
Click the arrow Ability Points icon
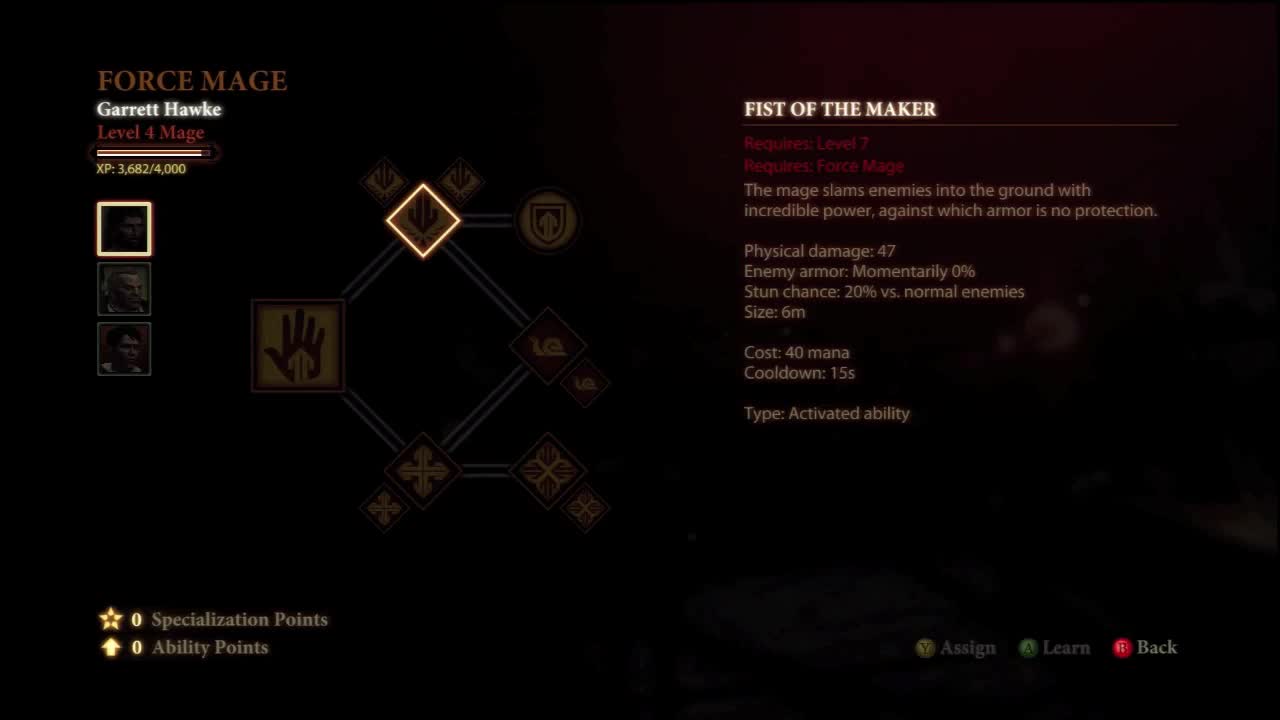coord(111,647)
